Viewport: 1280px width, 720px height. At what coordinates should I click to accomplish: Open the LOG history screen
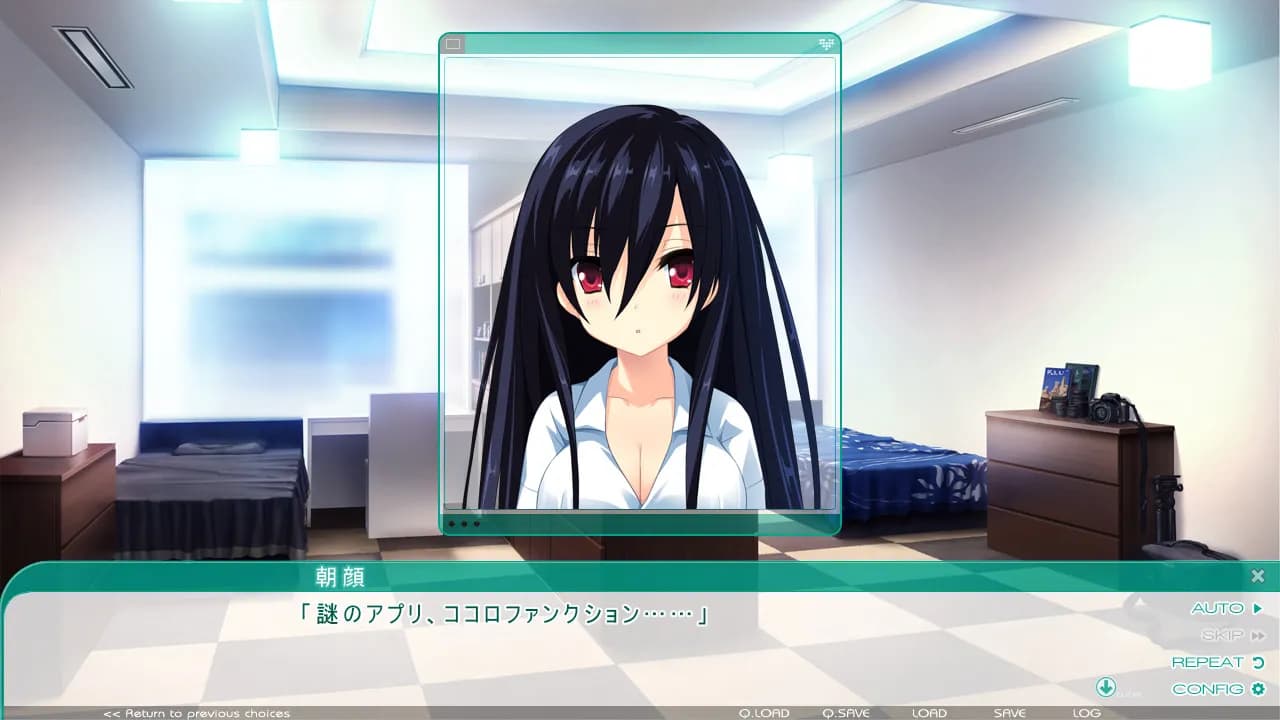click(1085, 712)
